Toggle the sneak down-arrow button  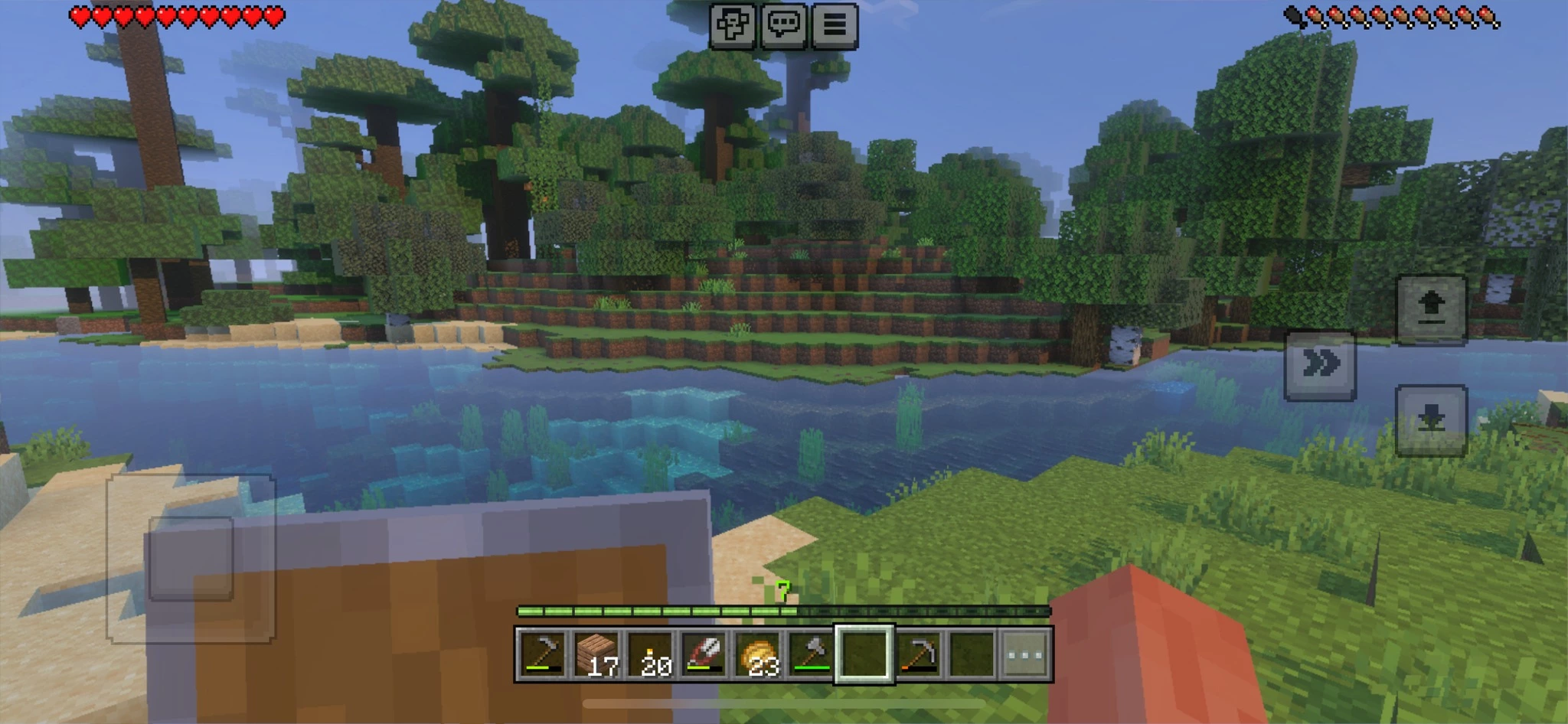tap(1431, 419)
